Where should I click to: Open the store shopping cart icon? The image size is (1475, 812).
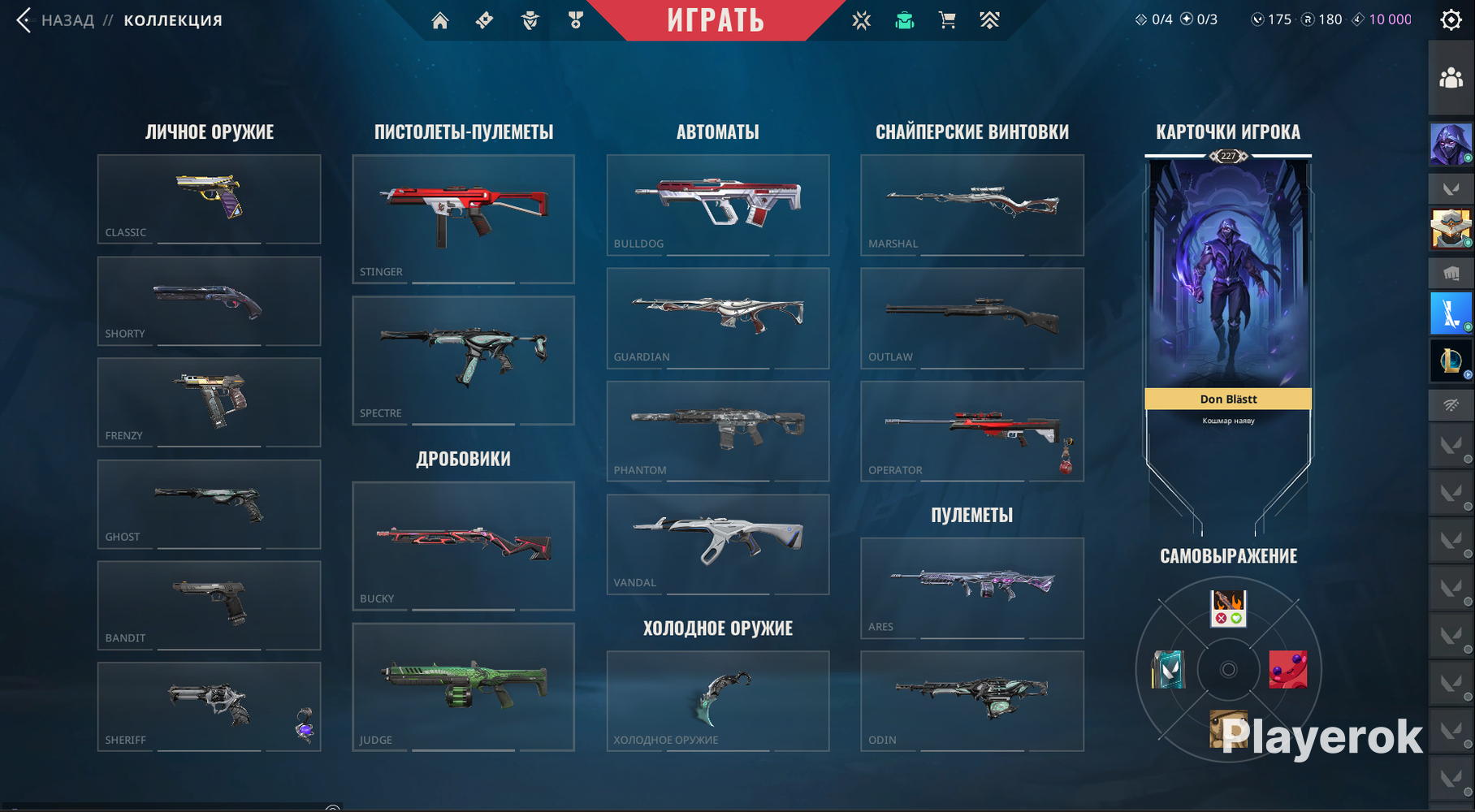click(947, 20)
